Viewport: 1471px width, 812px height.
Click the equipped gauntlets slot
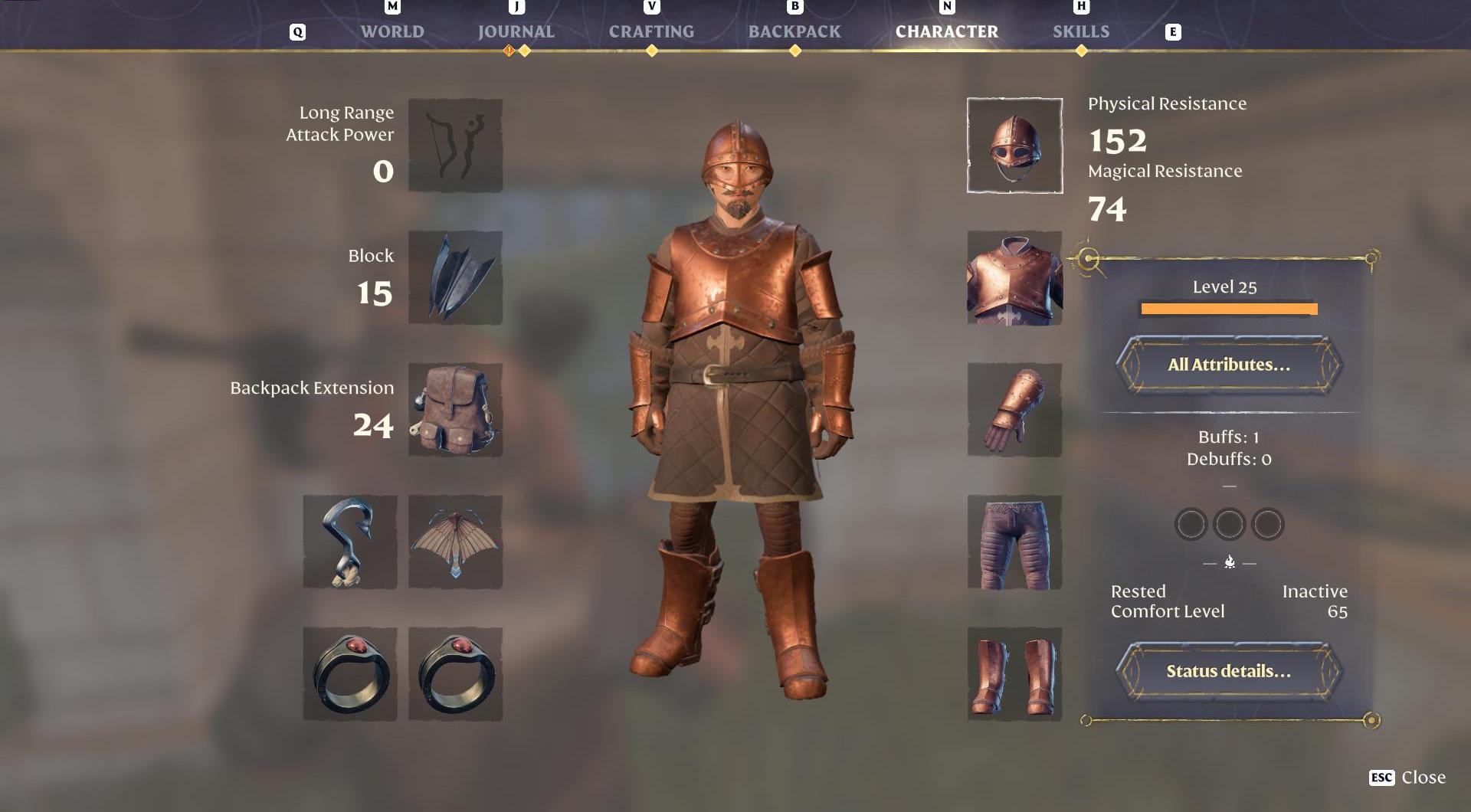pos(1014,410)
